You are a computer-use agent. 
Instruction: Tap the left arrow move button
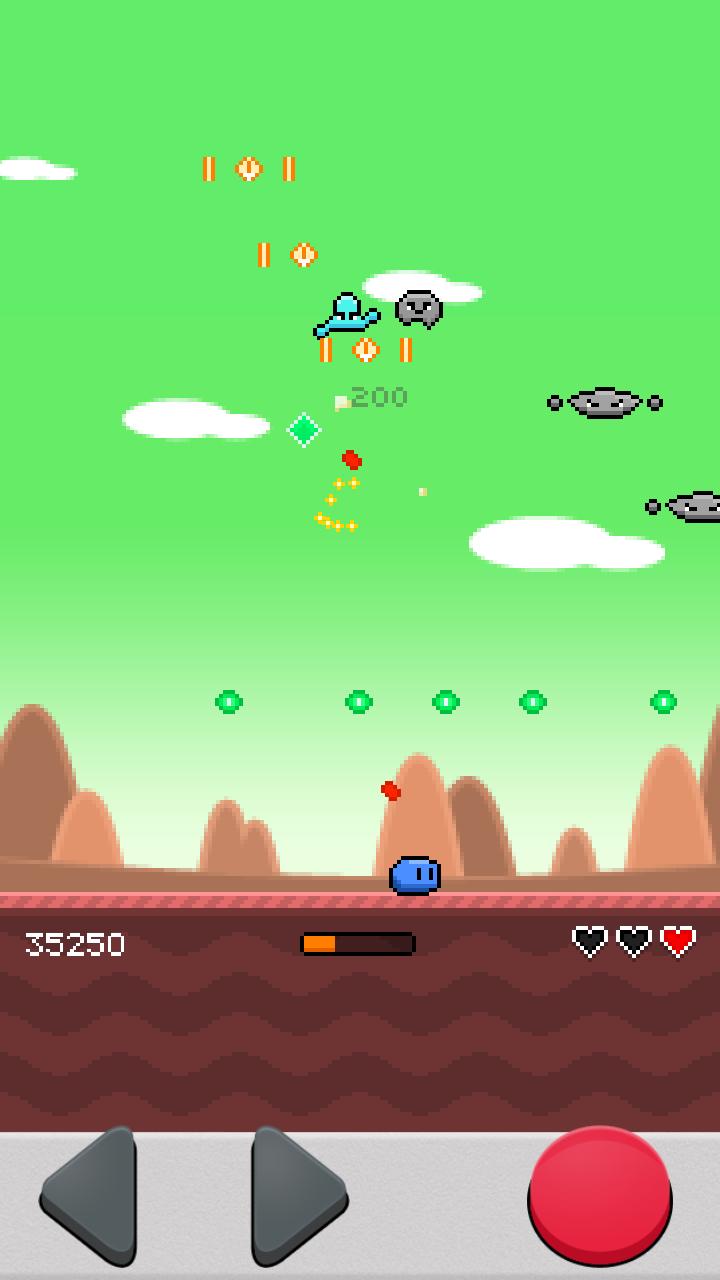(x=93, y=1196)
